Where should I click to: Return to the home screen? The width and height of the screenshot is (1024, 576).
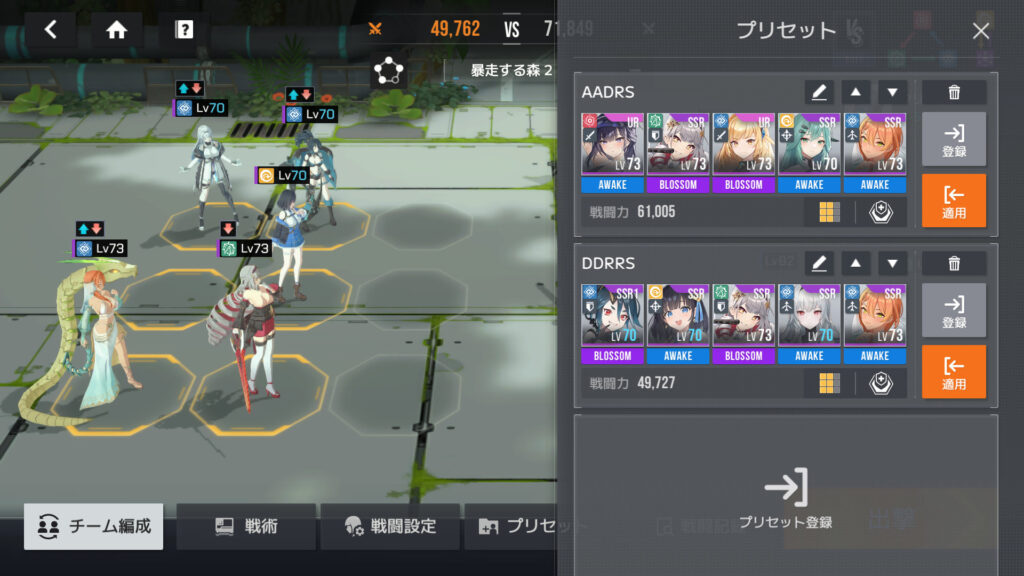point(117,30)
